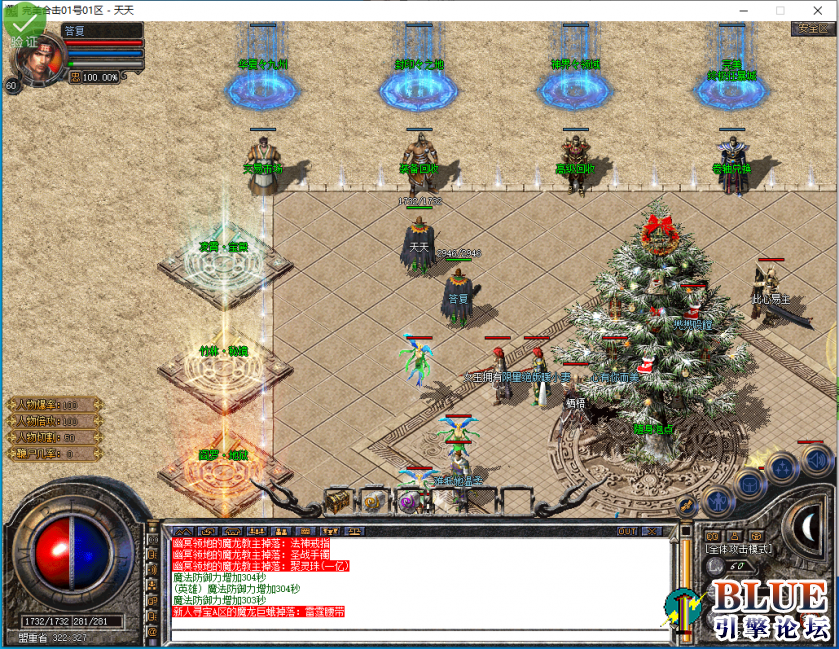
Task: Click the OUT button on chat panel
Action: pos(627,531)
